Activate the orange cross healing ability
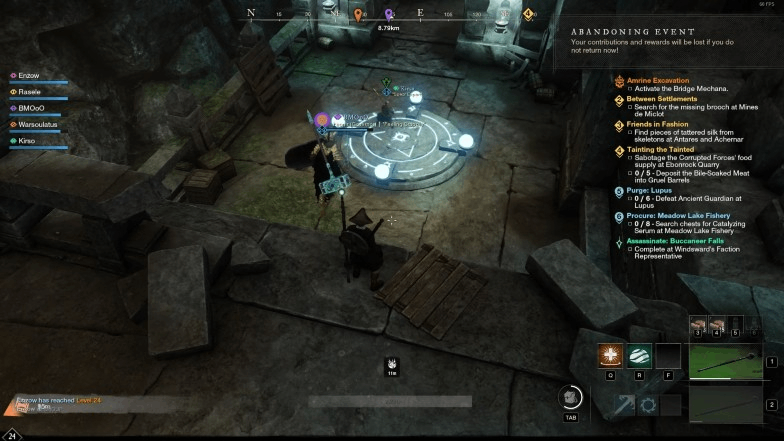784x441 pixels. [610, 357]
